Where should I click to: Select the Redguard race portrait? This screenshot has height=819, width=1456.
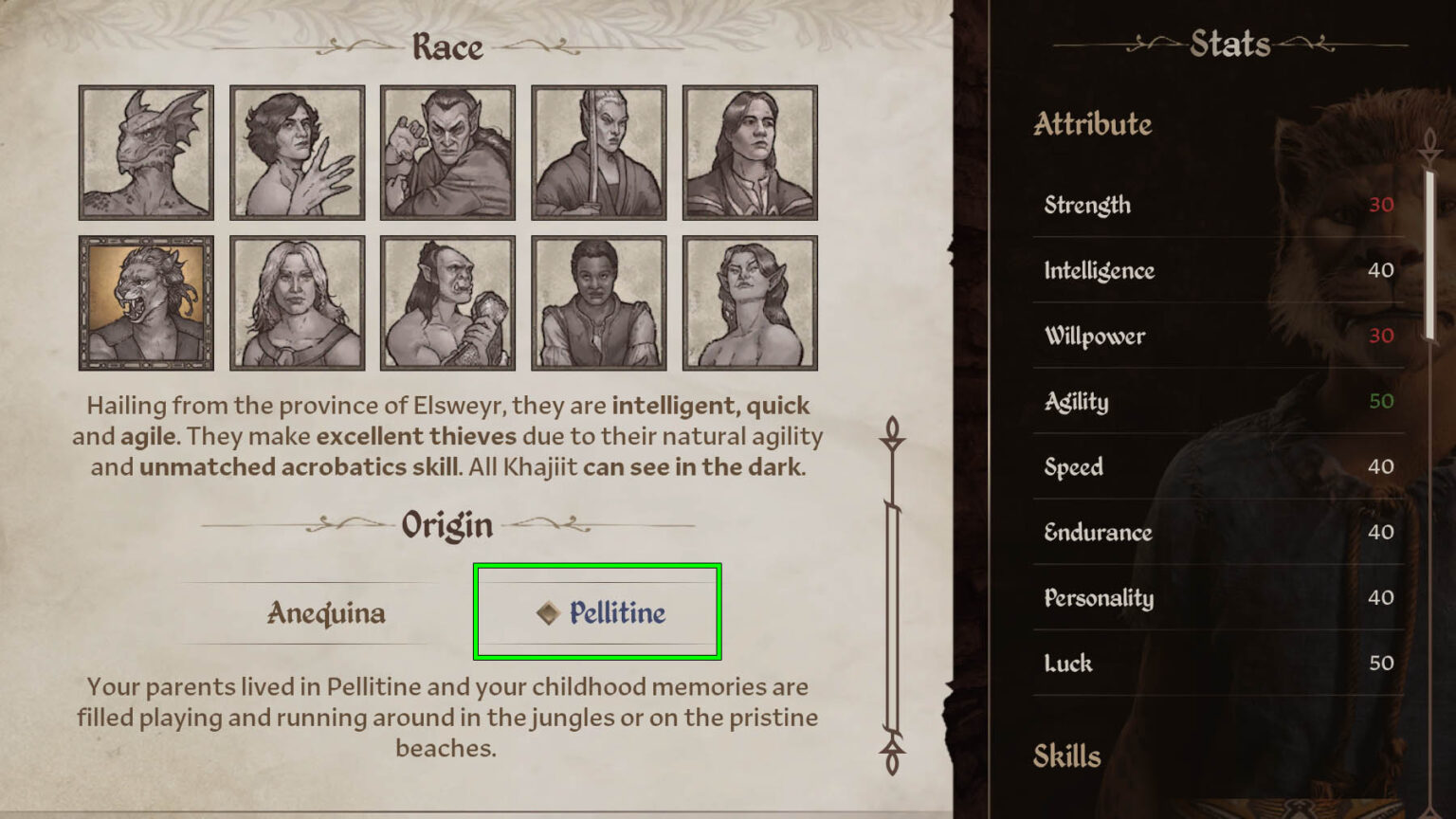pos(599,301)
